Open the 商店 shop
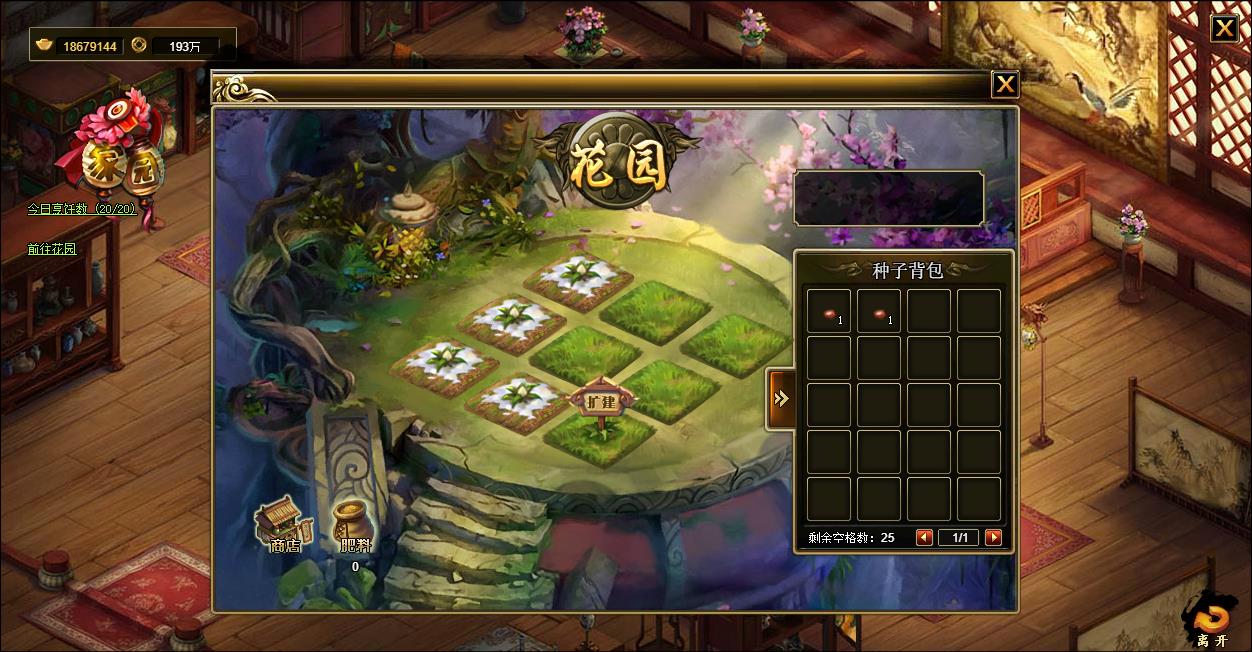This screenshot has height=652, width=1252. (284, 526)
